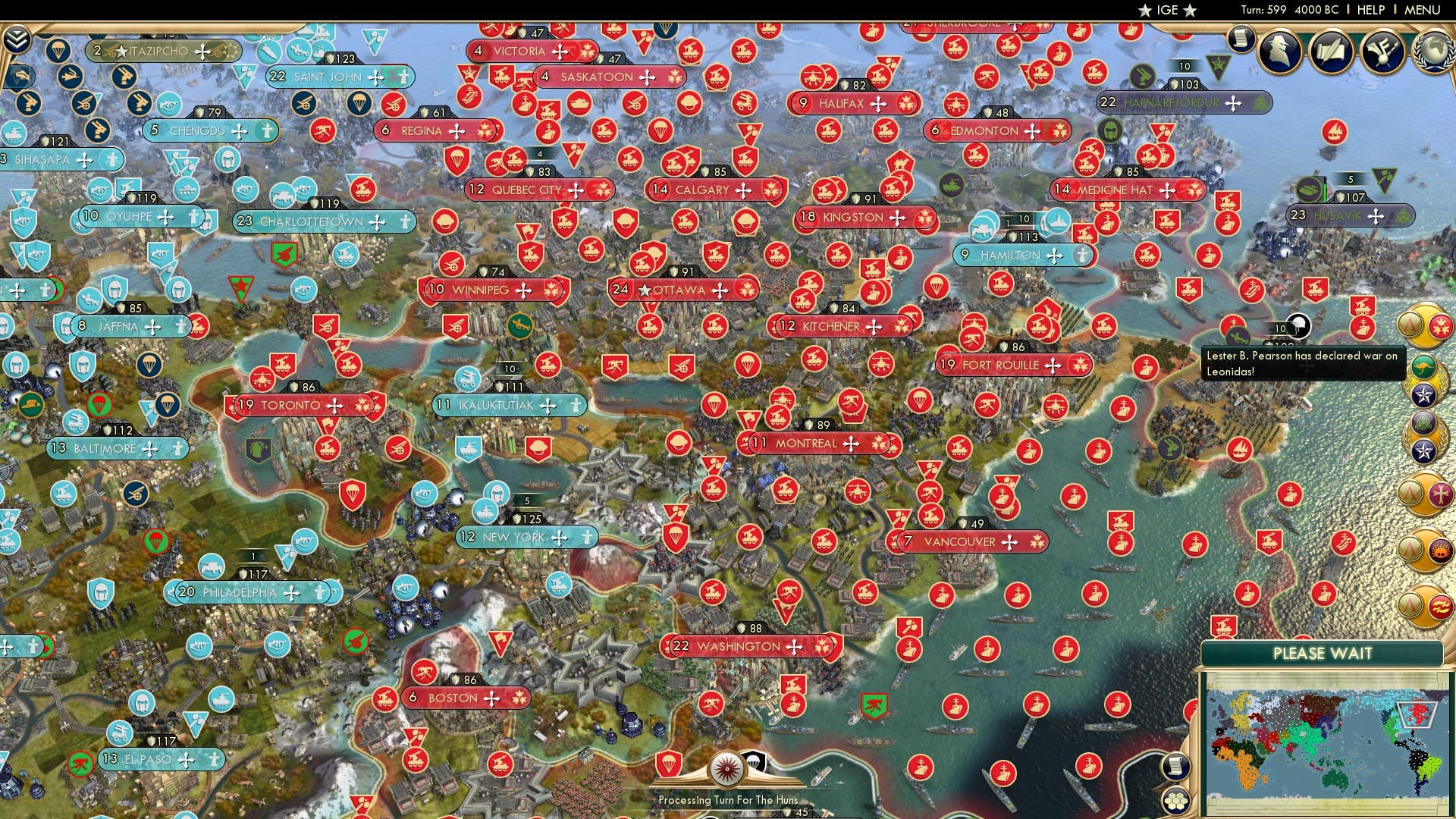1456x819 pixels.
Task: Click the scroll notification icon at bottom right
Action: pyautogui.click(x=1176, y=767)
